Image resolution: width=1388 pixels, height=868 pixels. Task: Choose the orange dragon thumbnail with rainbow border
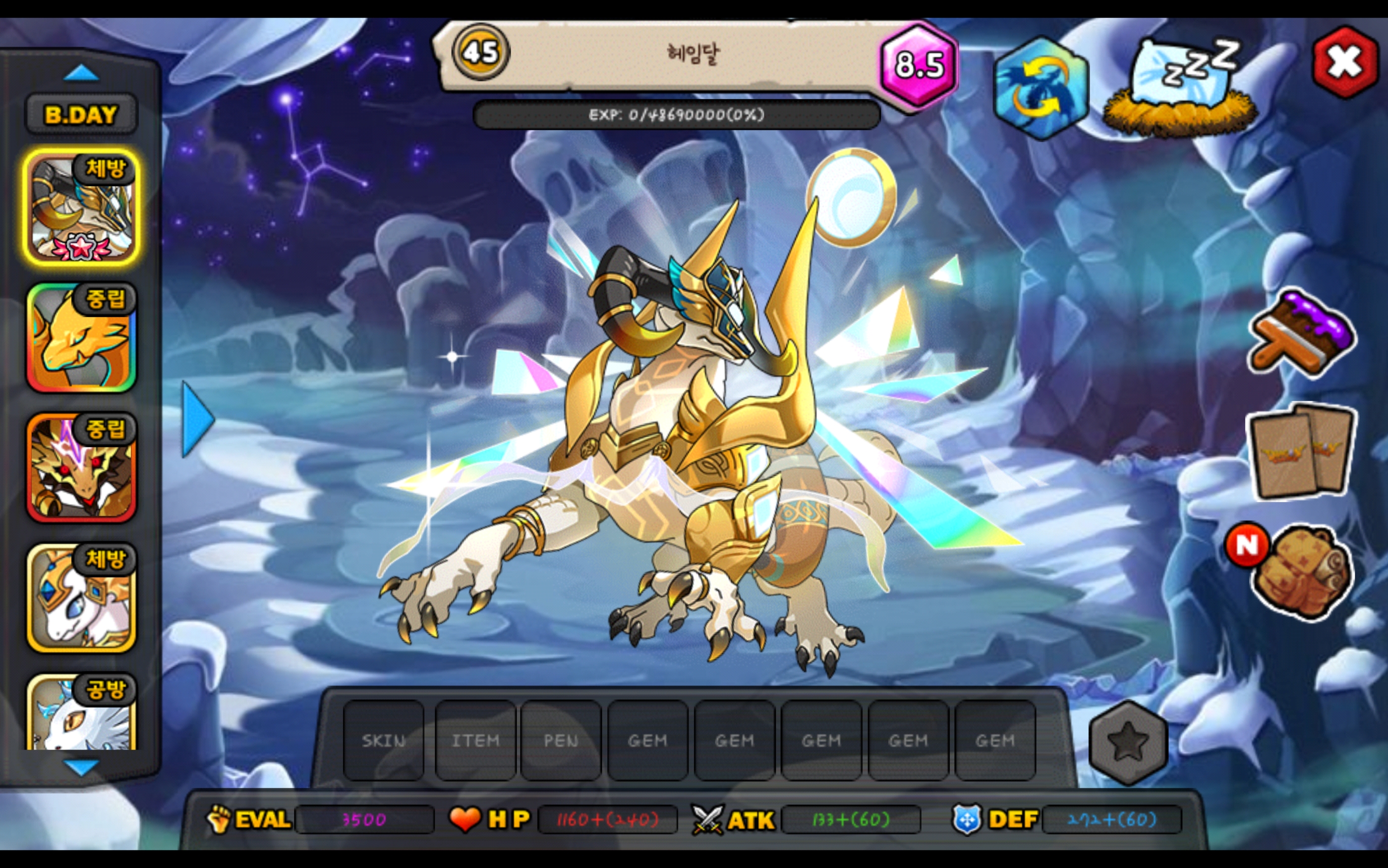coord(81,337)
